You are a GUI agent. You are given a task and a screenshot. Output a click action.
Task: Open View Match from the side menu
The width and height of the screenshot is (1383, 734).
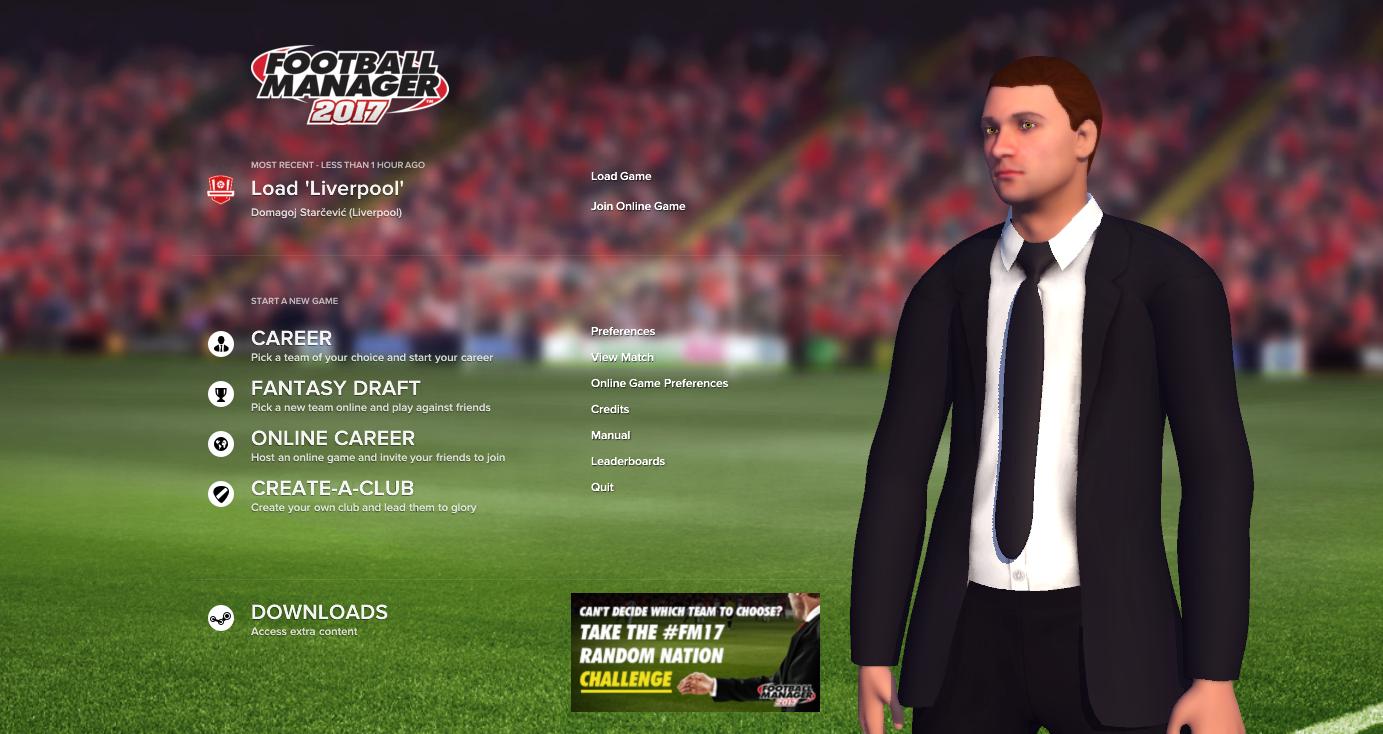(622, 357)
